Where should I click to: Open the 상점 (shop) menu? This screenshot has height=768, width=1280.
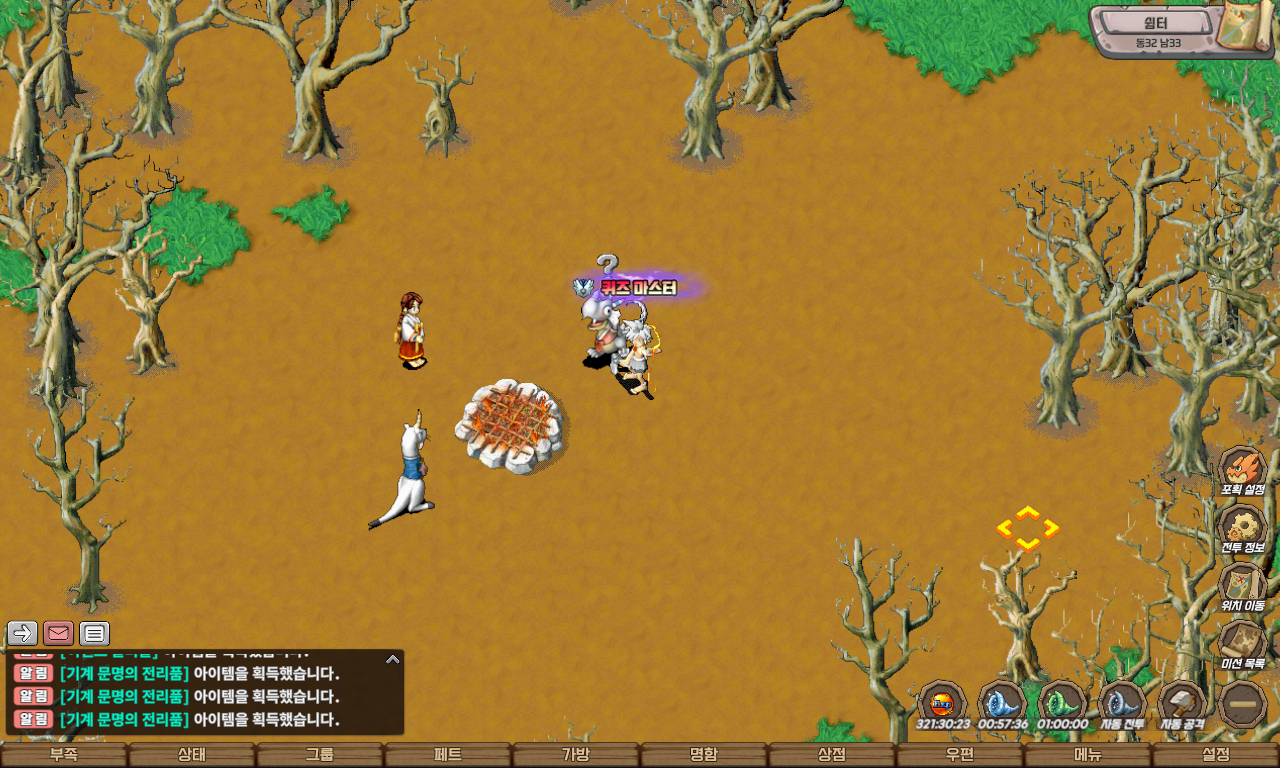tap(832, 755)
